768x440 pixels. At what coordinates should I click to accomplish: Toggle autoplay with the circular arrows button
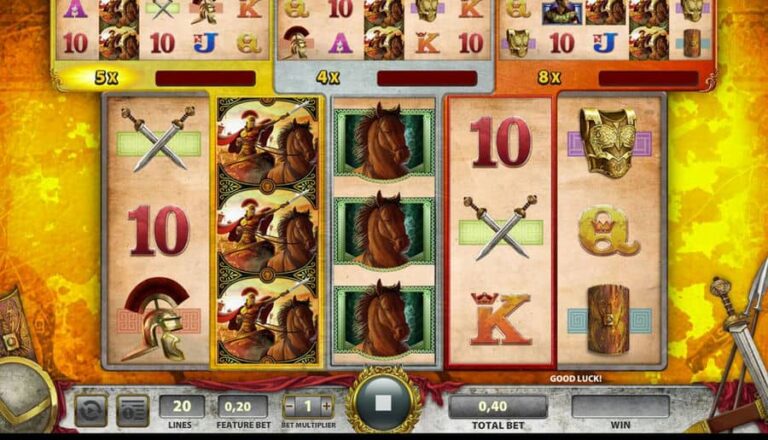point(90,409)
